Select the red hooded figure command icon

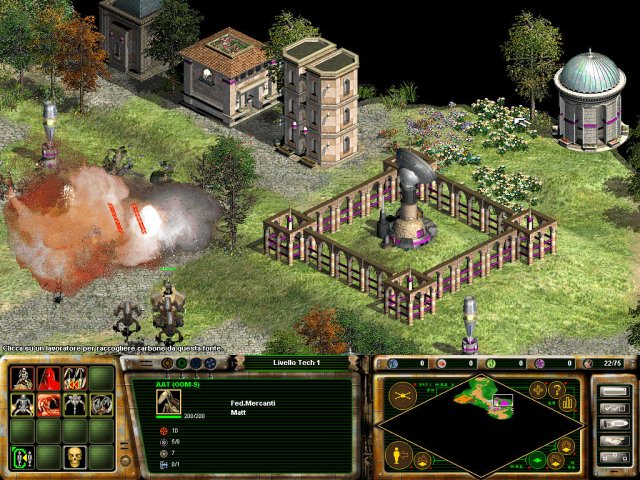point(47,379)
